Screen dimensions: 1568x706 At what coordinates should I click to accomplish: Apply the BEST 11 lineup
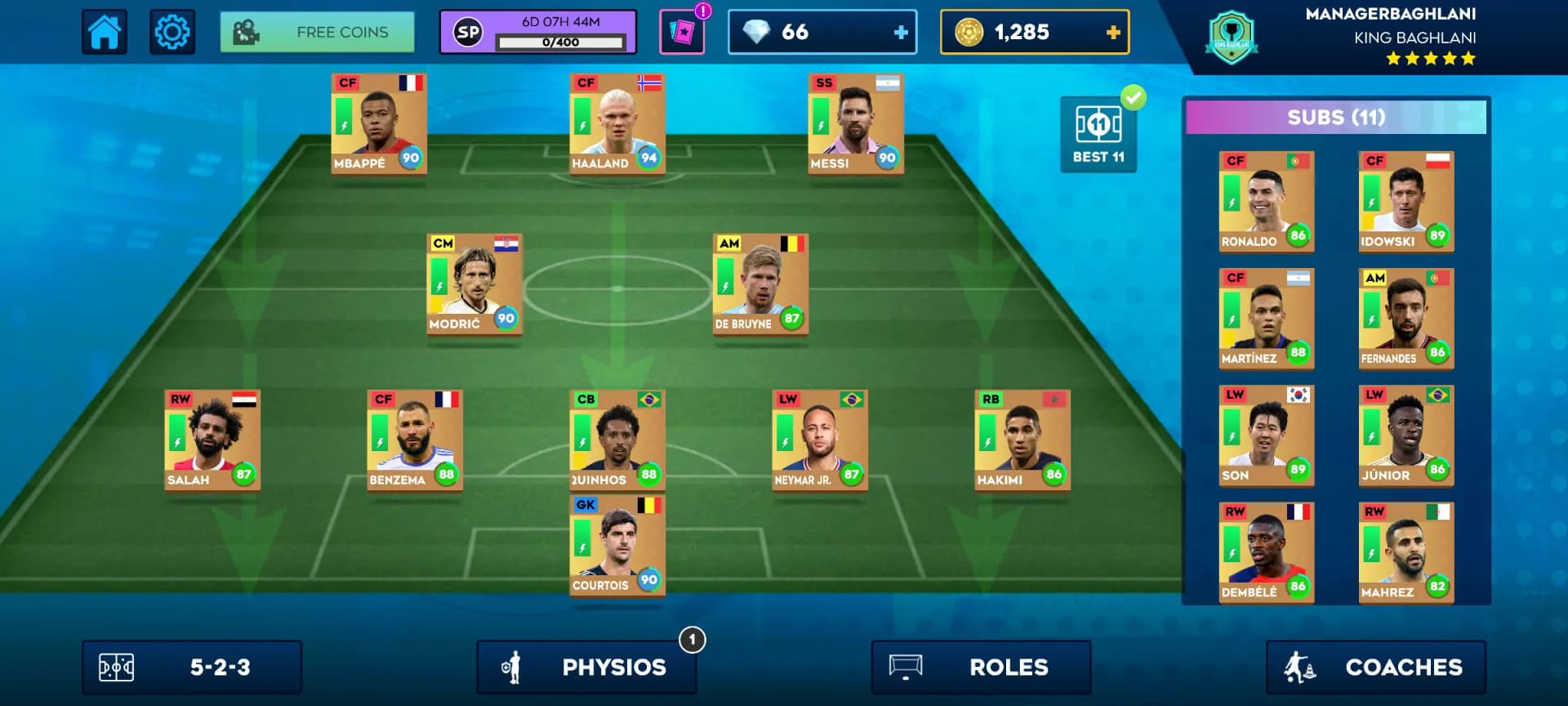[x=1098, y=135]
